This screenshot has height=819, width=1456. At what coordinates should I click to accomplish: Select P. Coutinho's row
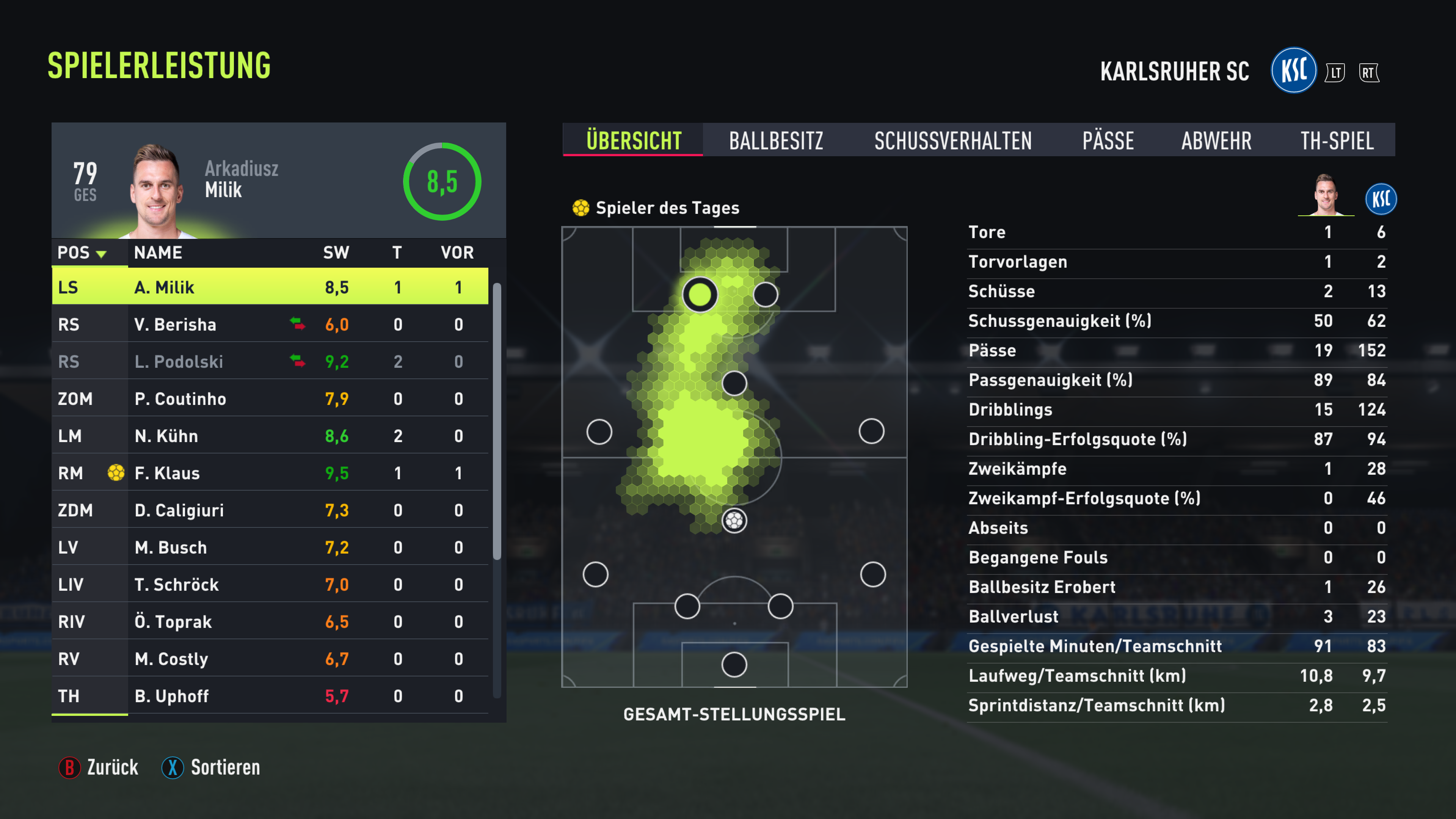coord(270,399)
